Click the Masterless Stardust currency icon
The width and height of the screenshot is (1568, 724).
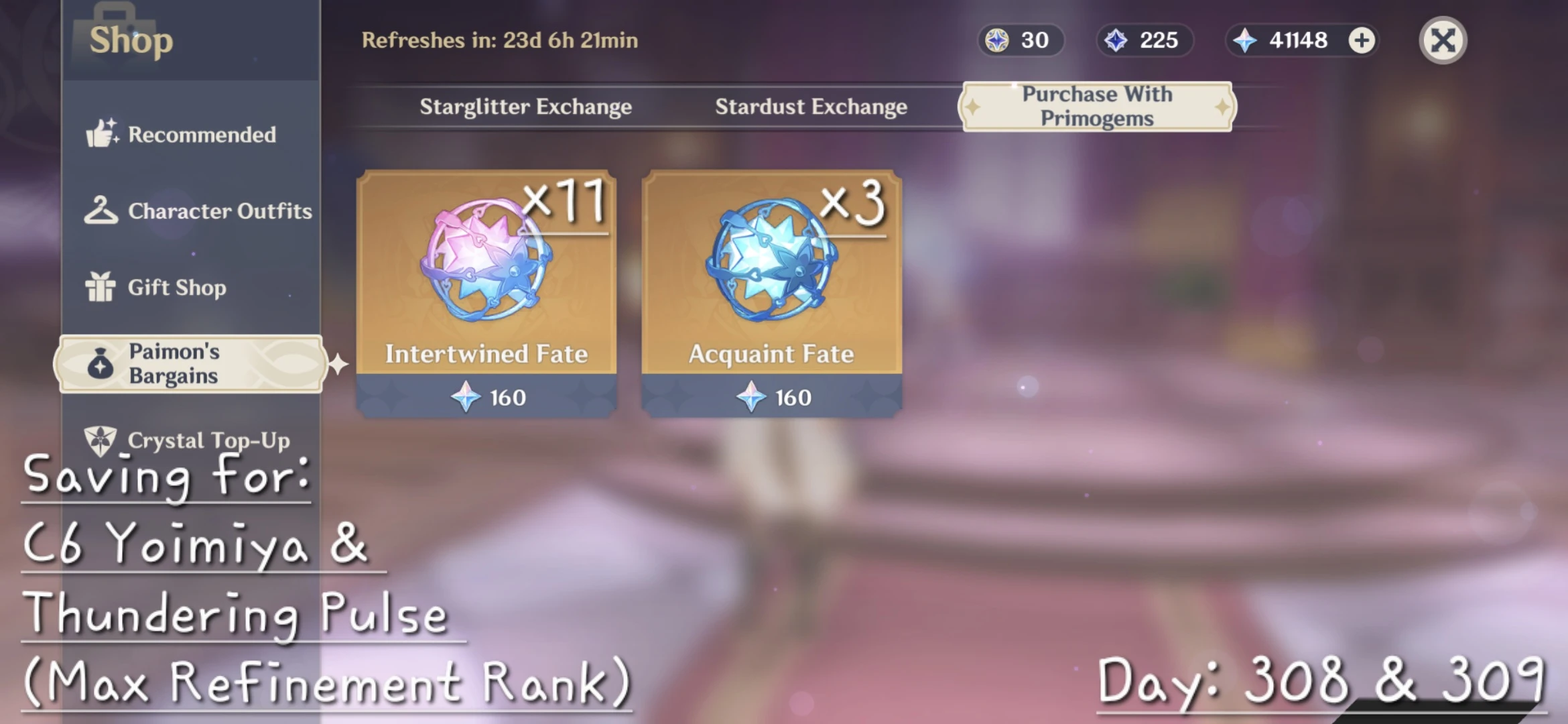(x=1114, y=40)
